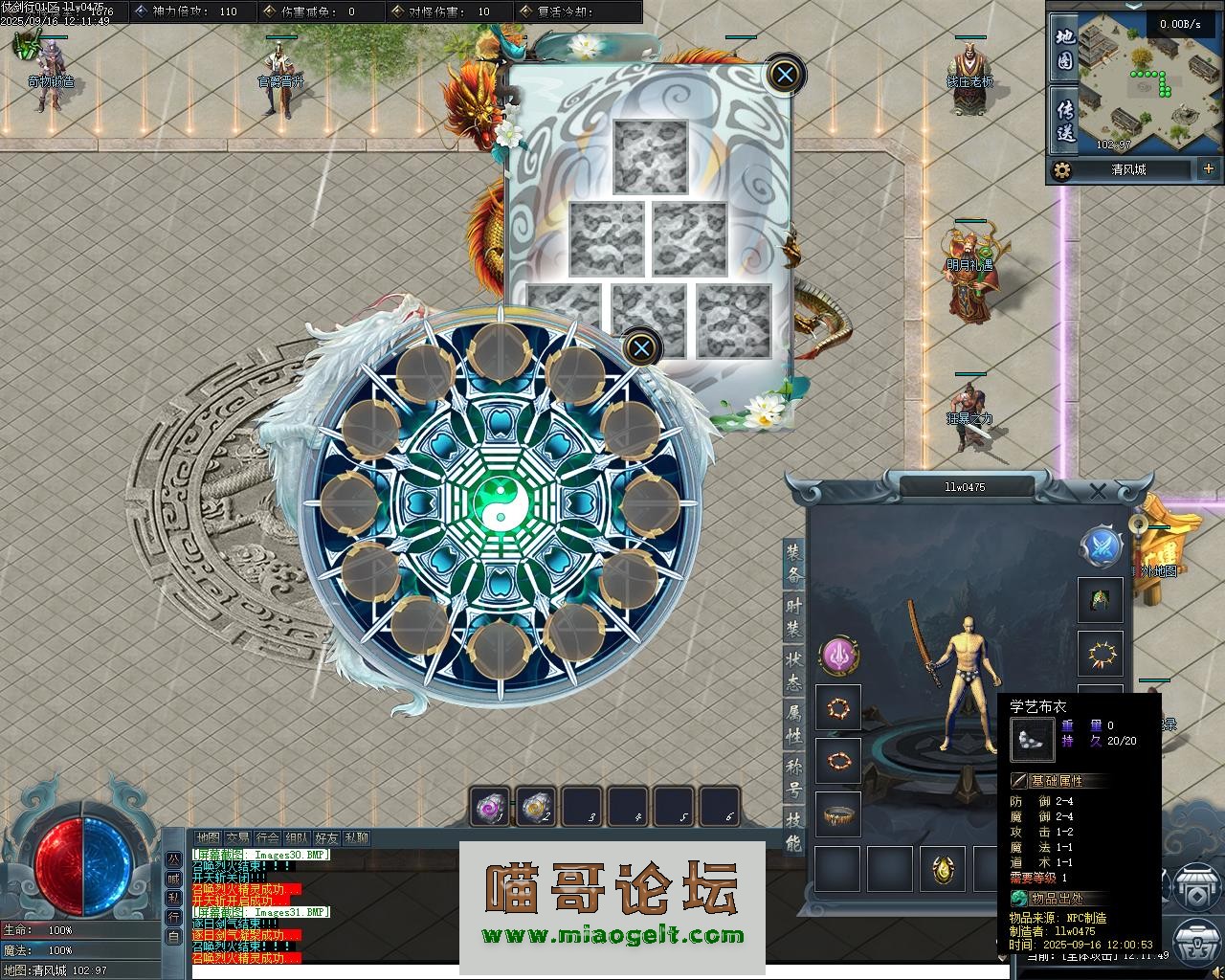Use the golden swirl stone in hotbar slot 2
1225x980 pixels.
click(x=537, y=806)
